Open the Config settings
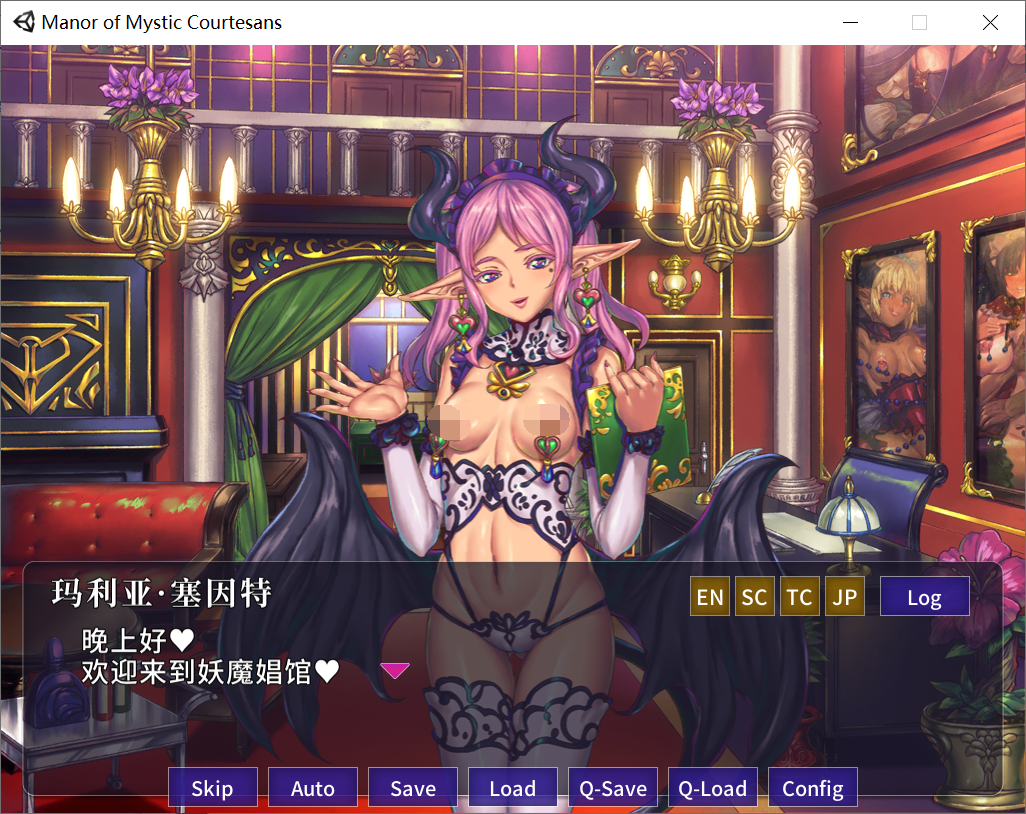The width and height of the screenshot is (1026, 814). click(812, 788)
